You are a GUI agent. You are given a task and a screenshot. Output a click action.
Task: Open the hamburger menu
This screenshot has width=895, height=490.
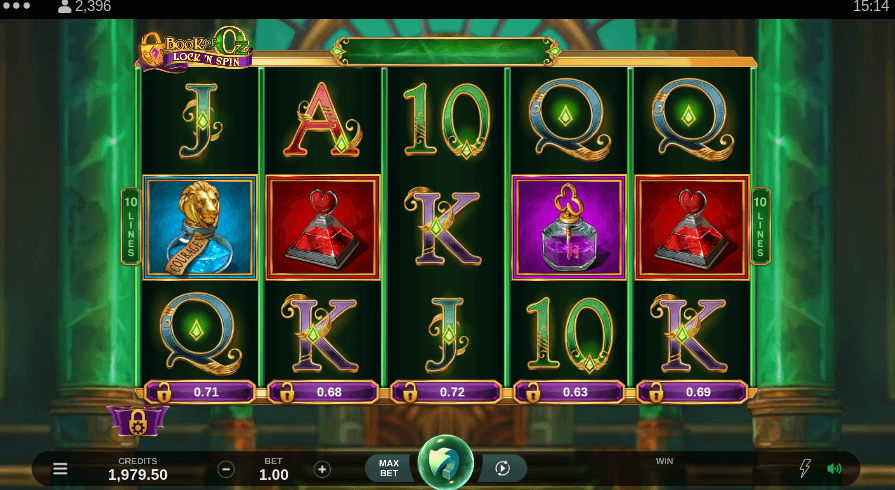point(60,468)
